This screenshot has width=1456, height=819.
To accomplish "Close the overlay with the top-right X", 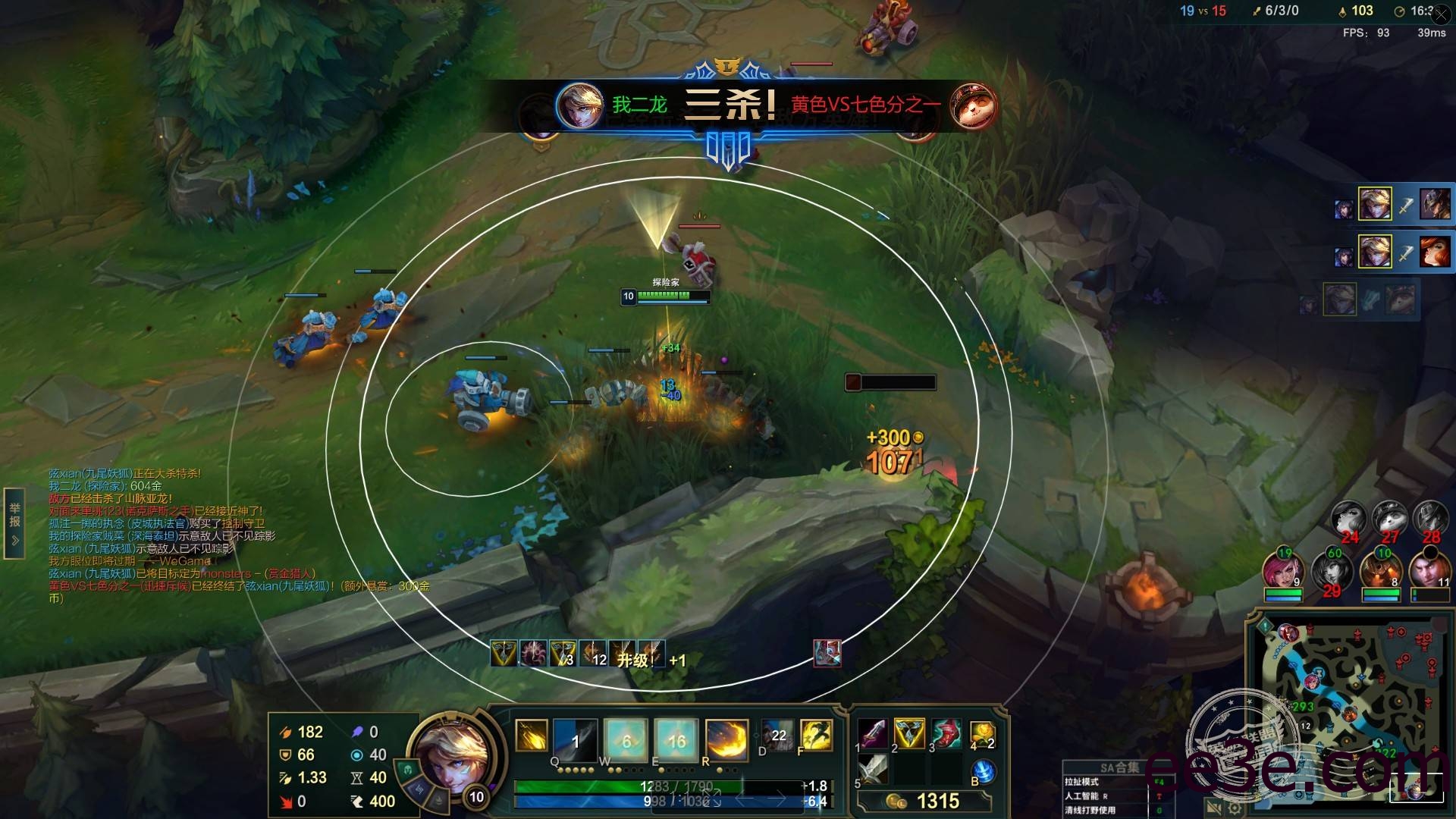I will (1442, 14).
